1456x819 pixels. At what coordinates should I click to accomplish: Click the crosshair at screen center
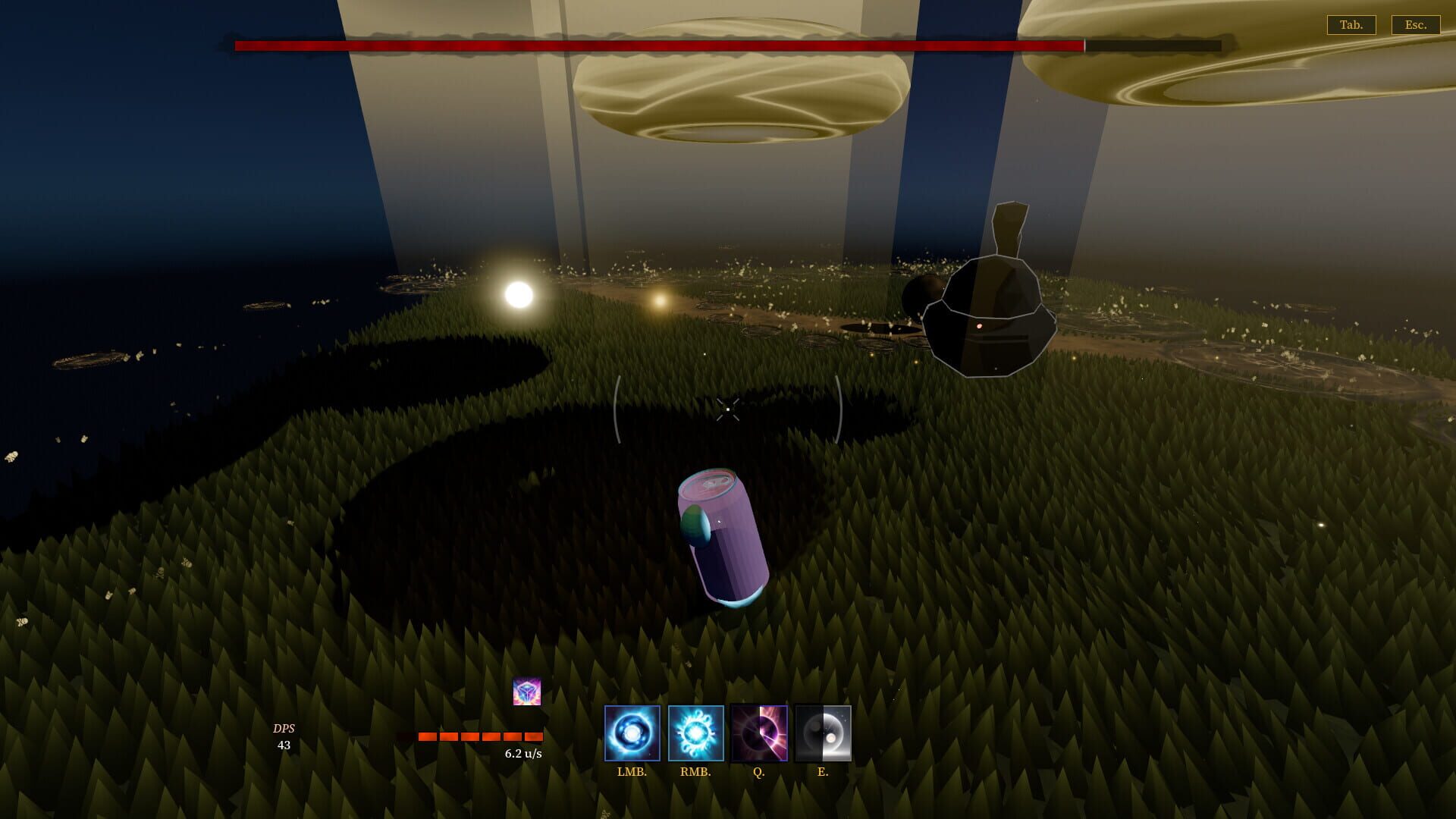tap(727, 408)
